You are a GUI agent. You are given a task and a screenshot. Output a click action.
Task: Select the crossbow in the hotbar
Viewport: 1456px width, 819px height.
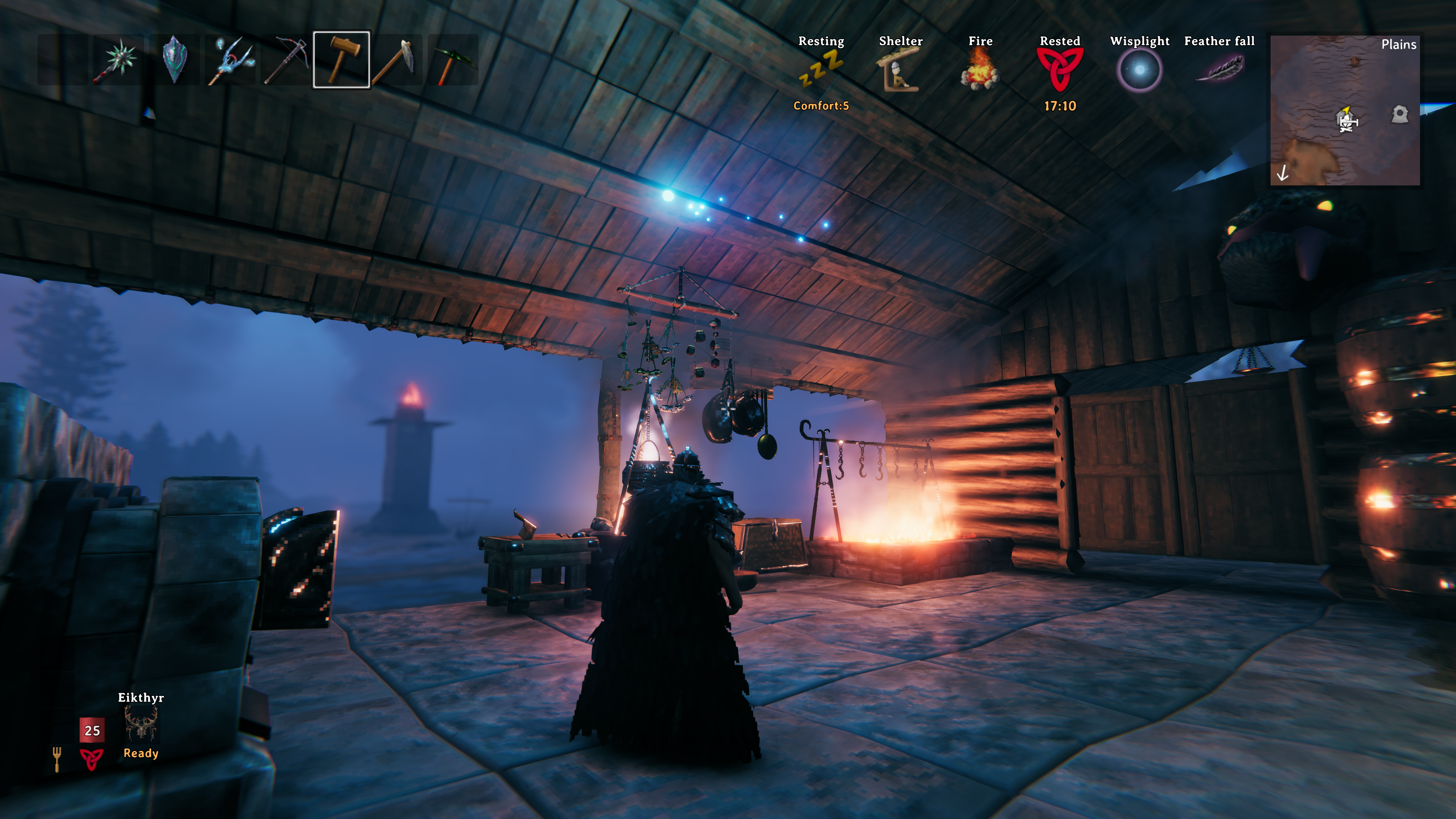click(x=287, y=60)
